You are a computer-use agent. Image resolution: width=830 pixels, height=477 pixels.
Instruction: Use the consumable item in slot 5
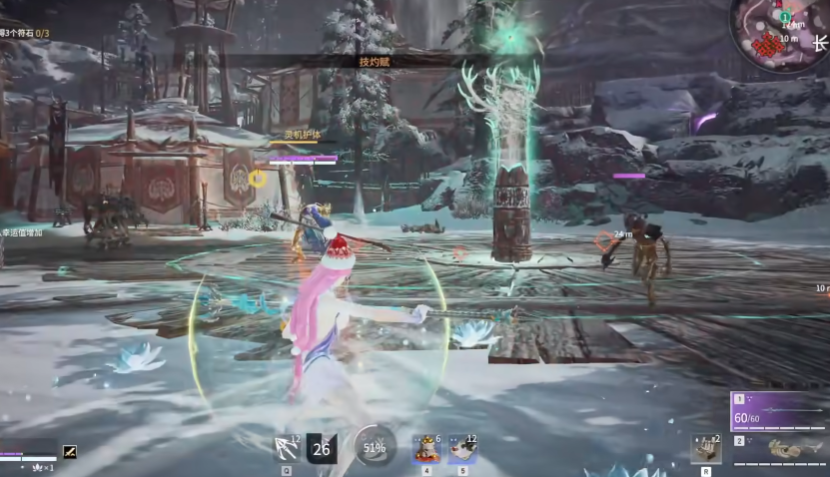coord(462,448)
